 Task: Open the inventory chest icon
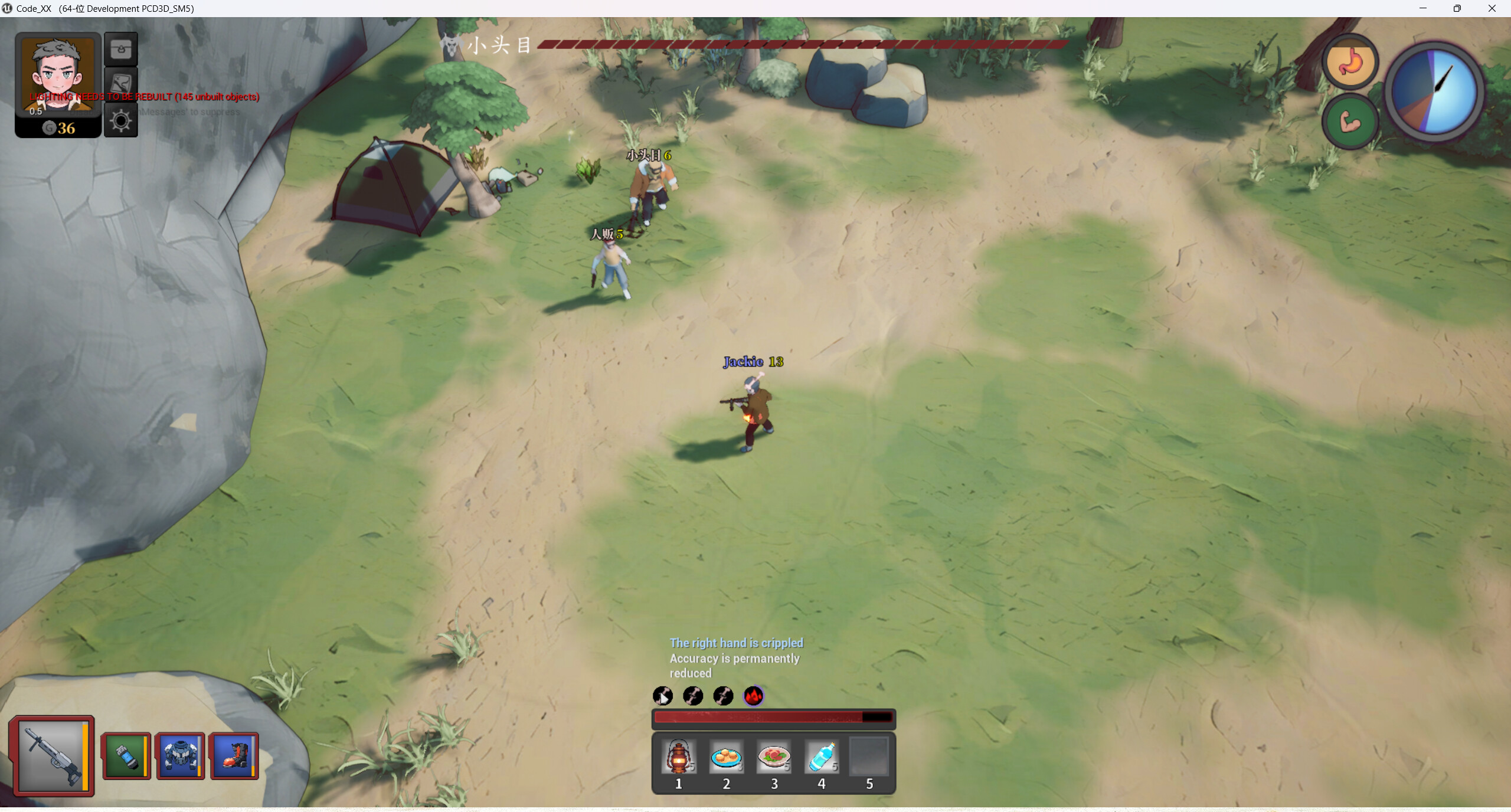click(x=120, y=49)
